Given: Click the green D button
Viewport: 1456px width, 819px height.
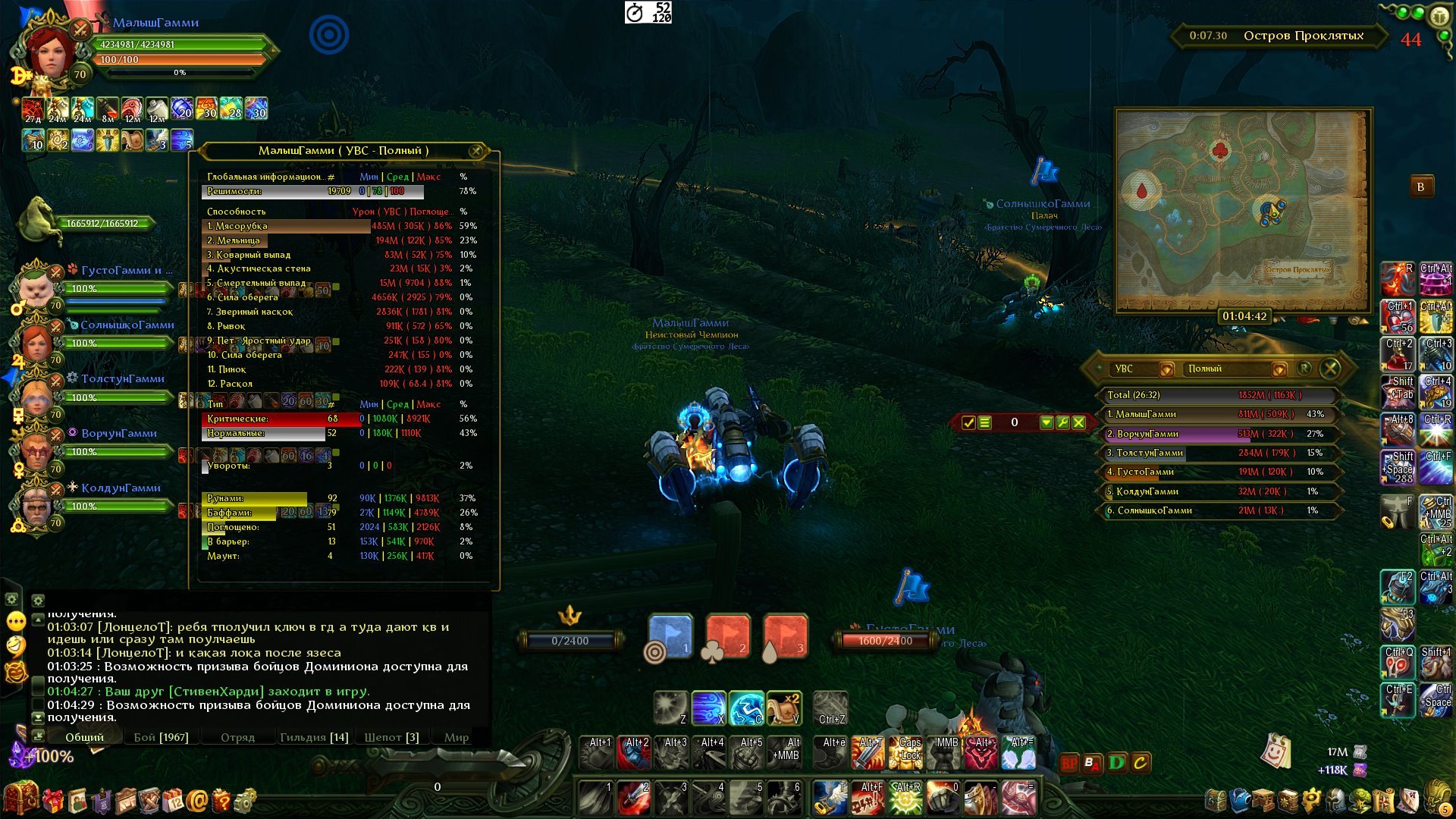Looking at the screenshot, I should [1116, 762].
